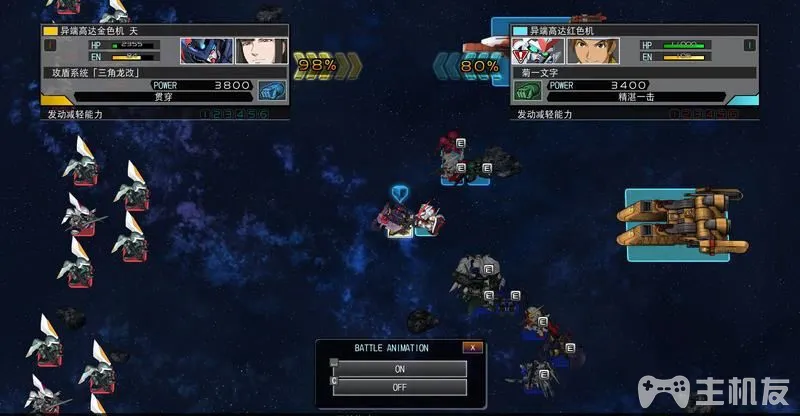The height and width of the screenshot is (416, 800).
Task: Select the Astray Red Frame unit tile
Action: coord(425,221)
